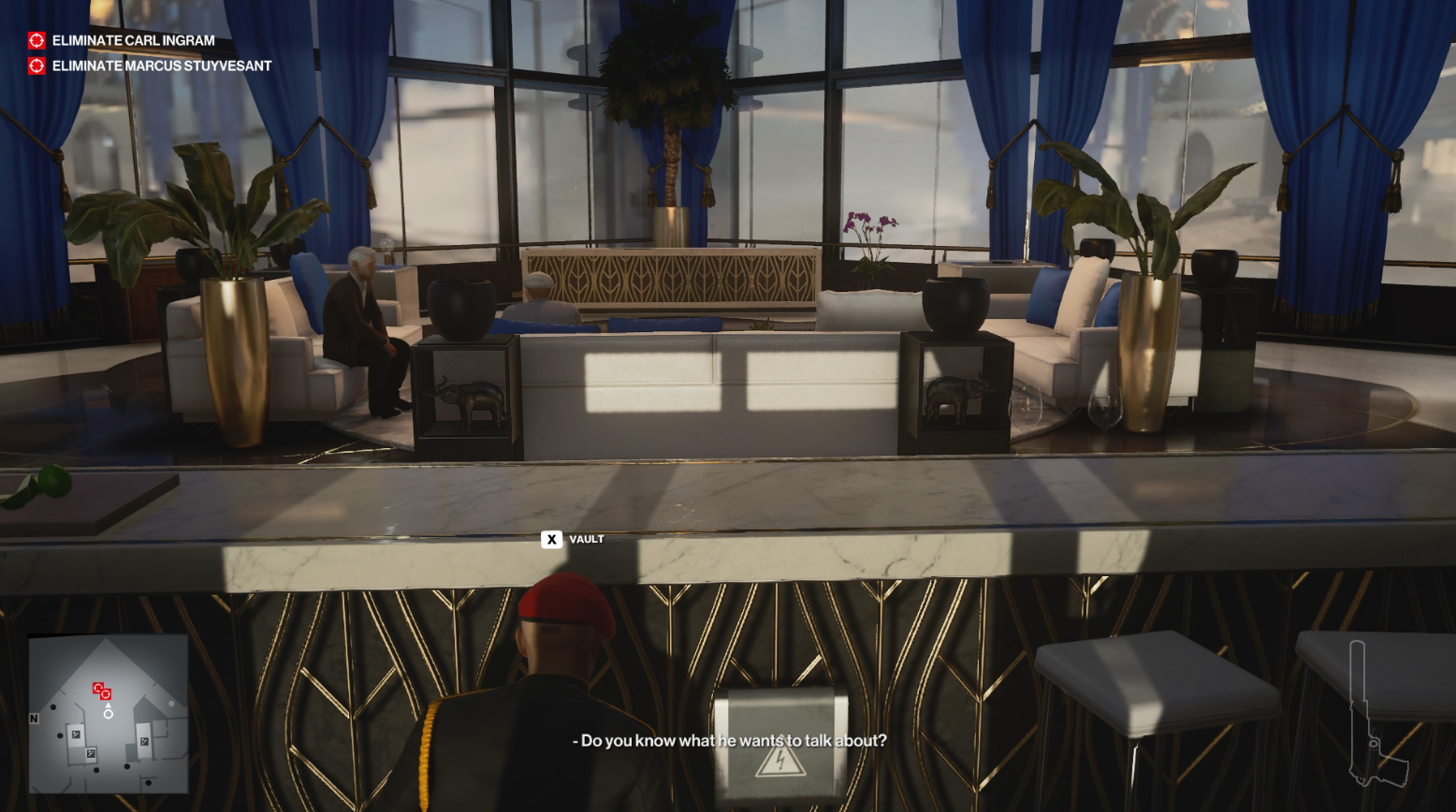This screenshot has width=1456, height=812.
Task: Click the gray dot near the minimap's top-right edge
Action: tap(172, 703)
